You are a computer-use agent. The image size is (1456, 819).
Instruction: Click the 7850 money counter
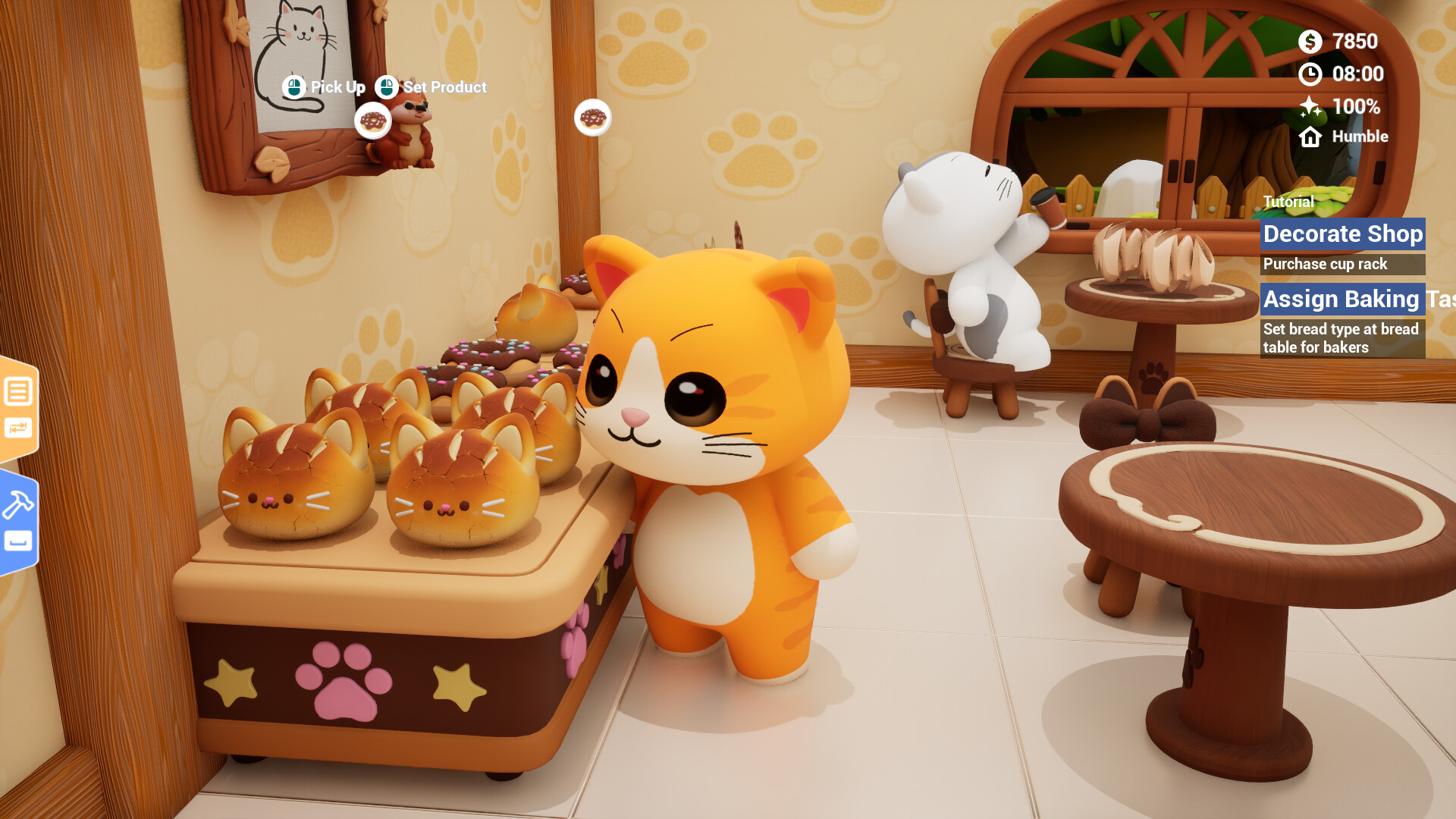1354,42
